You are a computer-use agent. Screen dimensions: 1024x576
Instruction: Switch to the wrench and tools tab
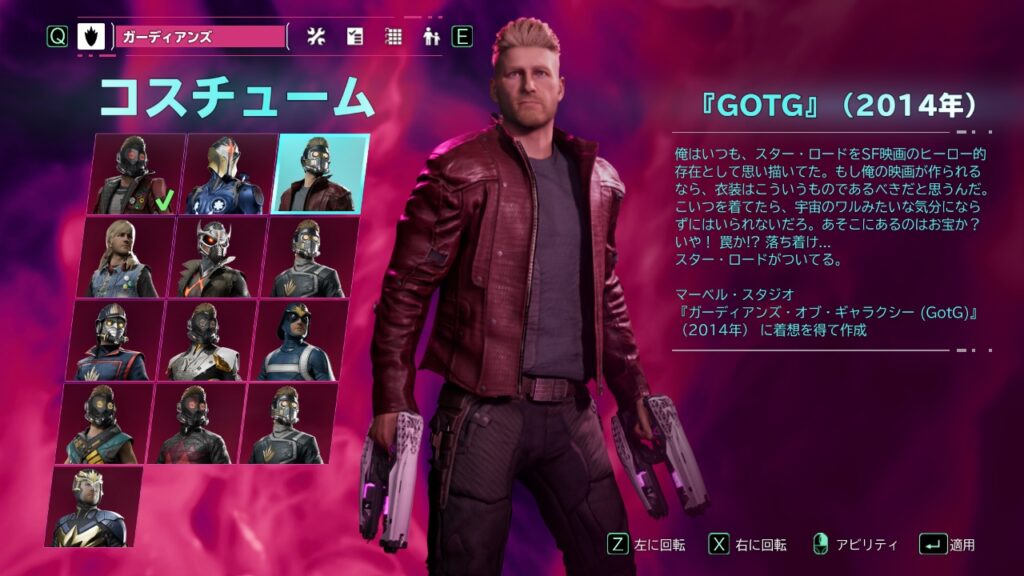[x=317, y=37]
